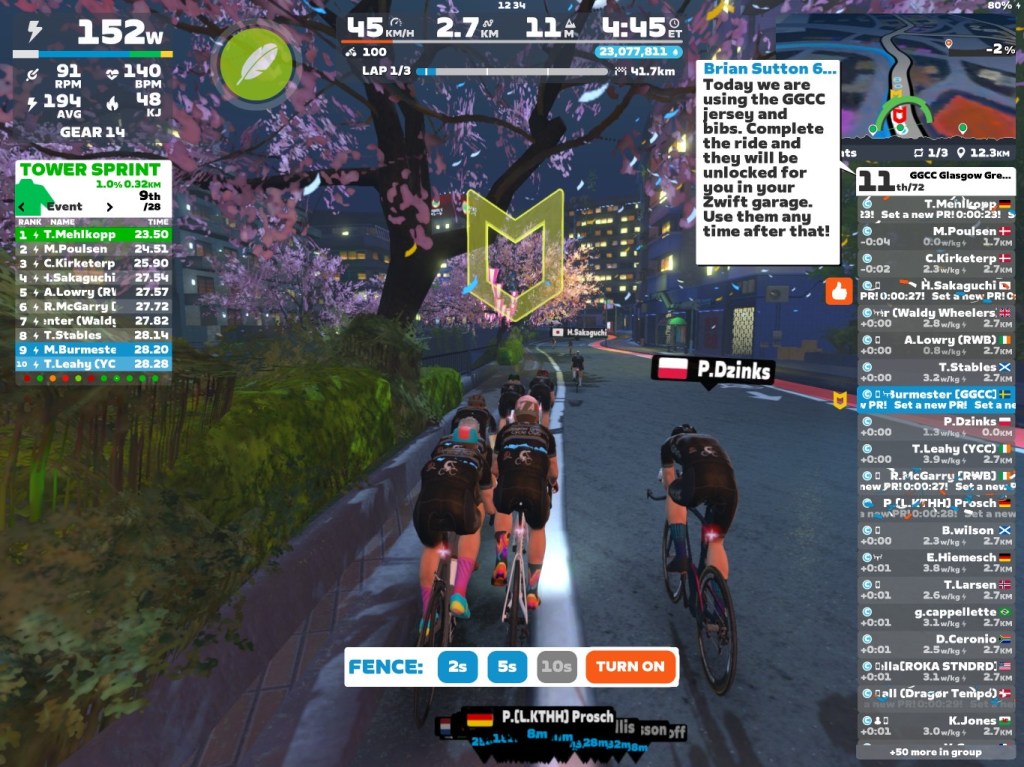Set the fence to 2s
Screen dimensions: 1024x767
(457, 666)
